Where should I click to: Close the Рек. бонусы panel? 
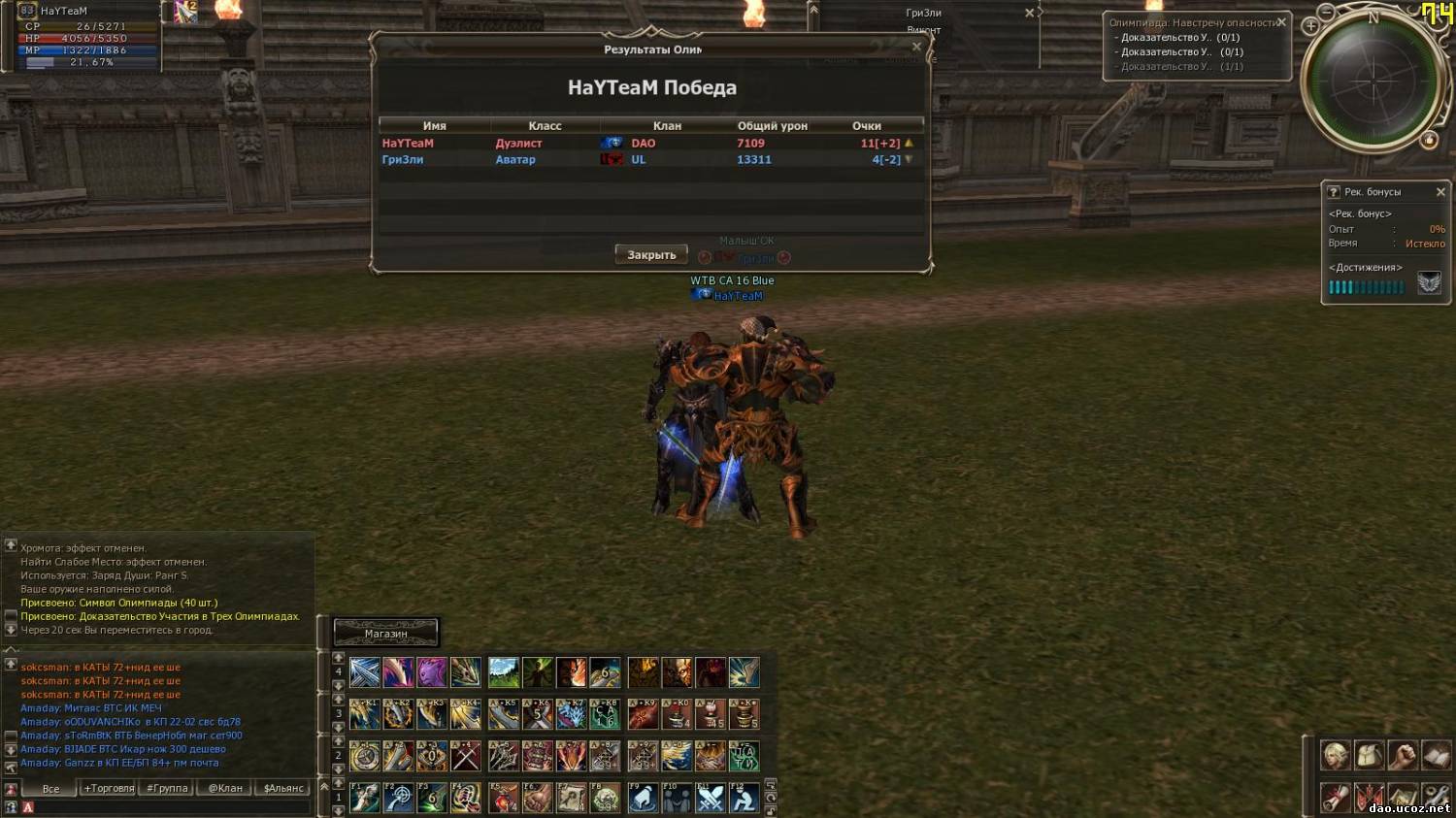pos(1440,192)
